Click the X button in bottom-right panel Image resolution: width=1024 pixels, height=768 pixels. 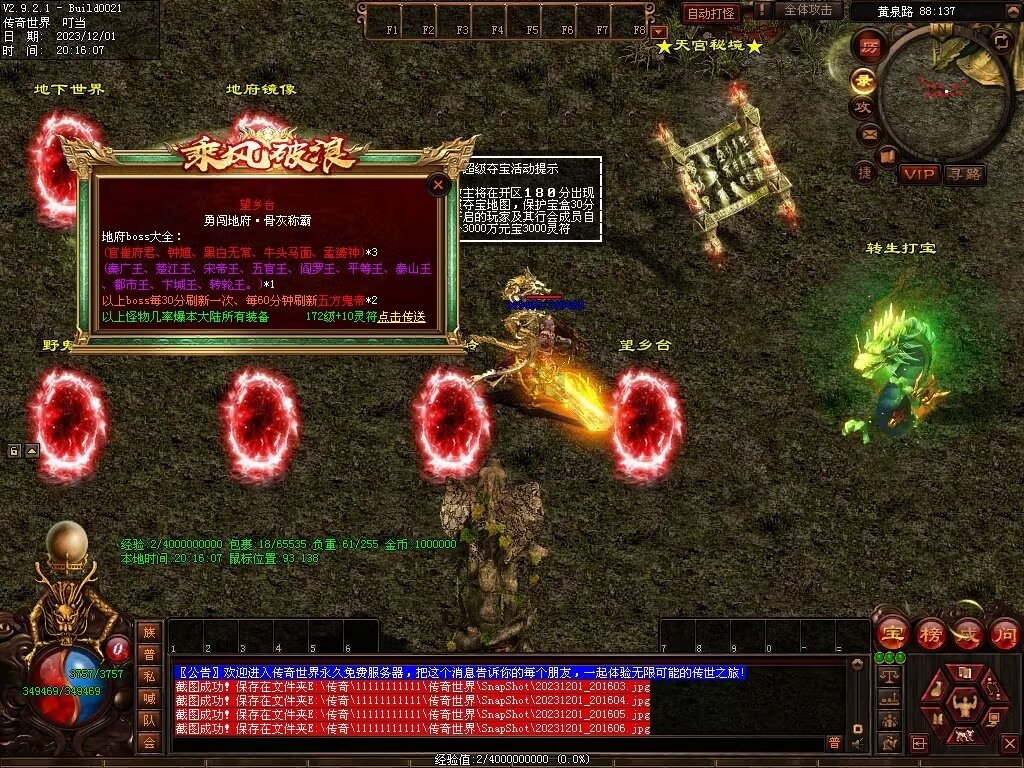point(1009,743)
